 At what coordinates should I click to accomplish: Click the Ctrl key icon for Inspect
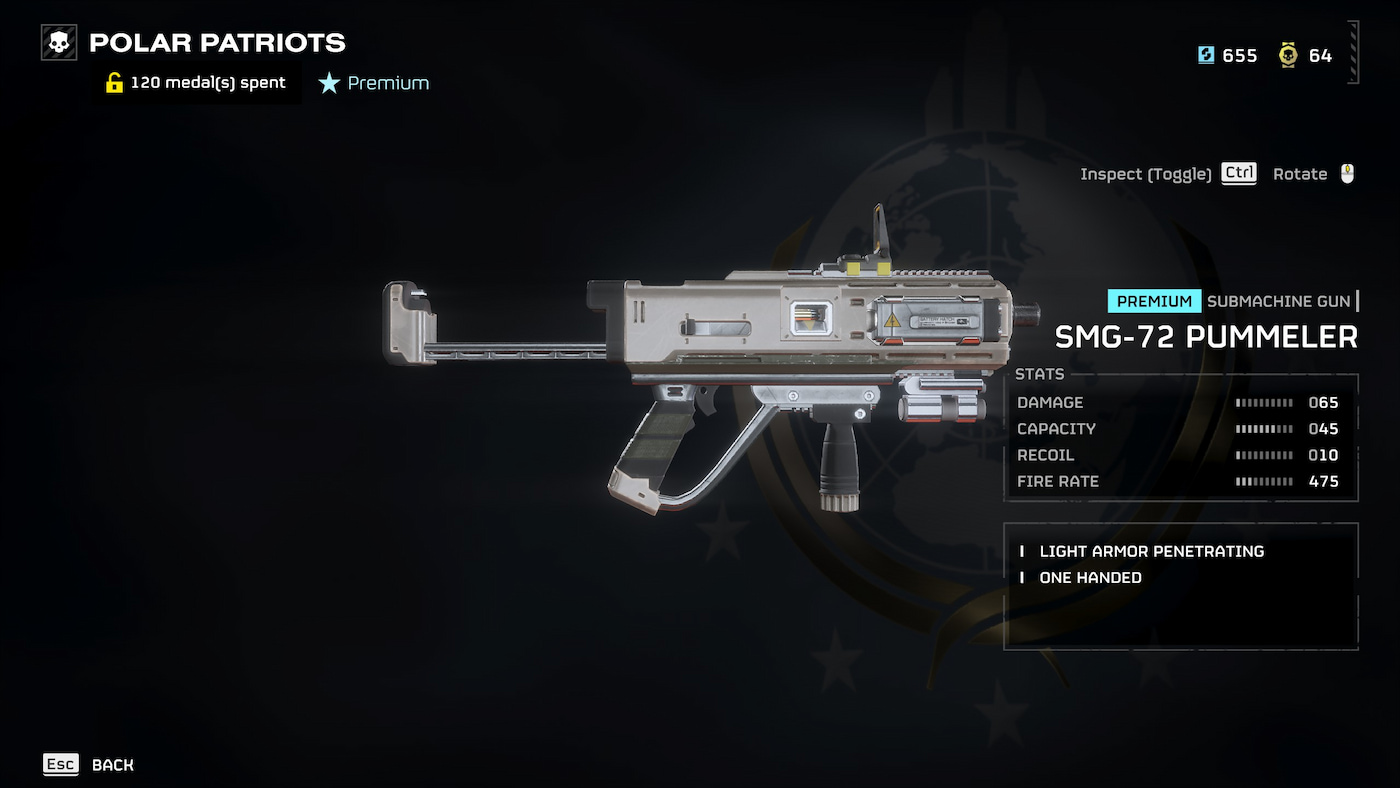[x=1238, y=172]
